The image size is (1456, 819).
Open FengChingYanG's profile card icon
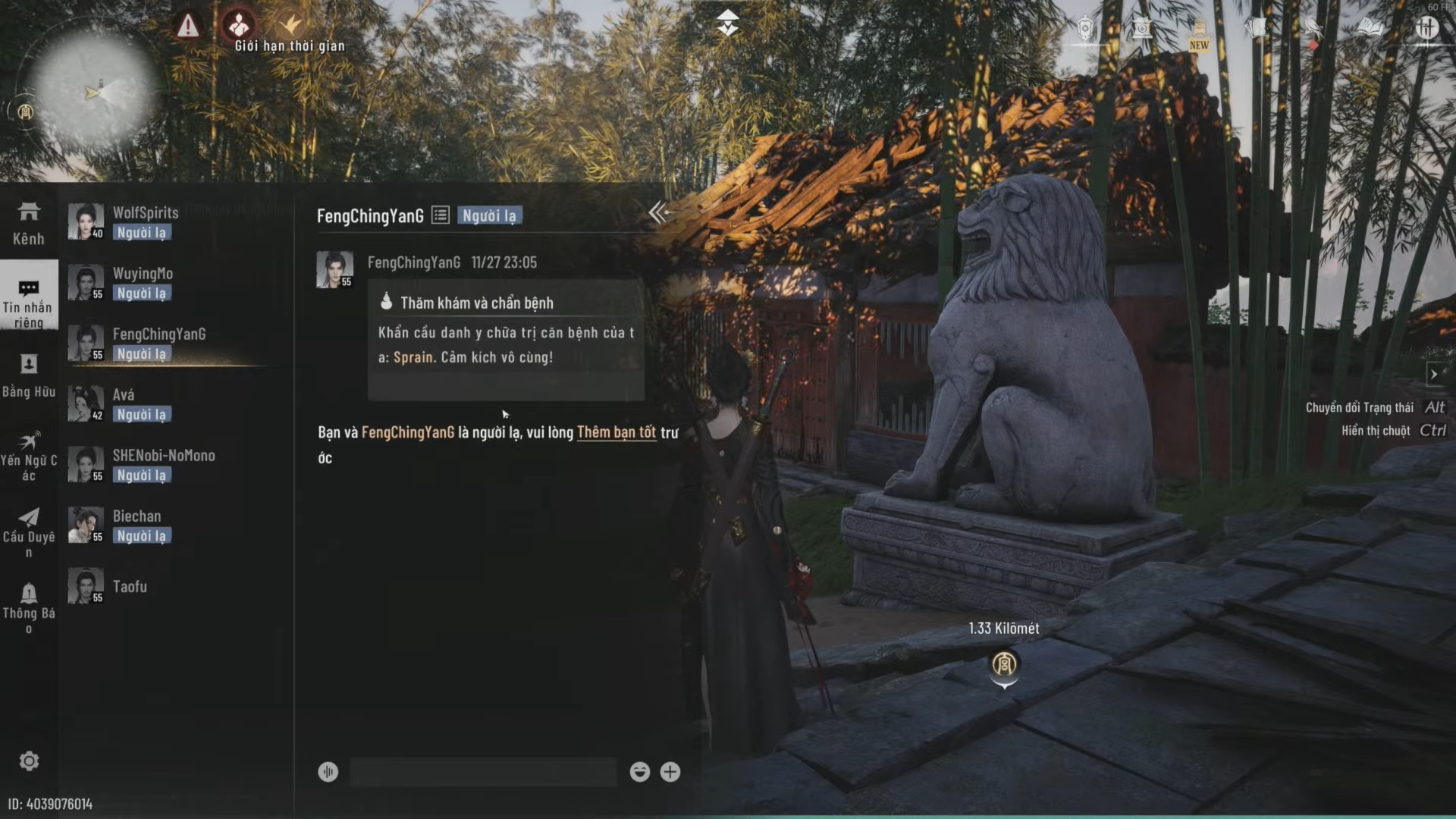pyautogui.click(x=441, y=215)
